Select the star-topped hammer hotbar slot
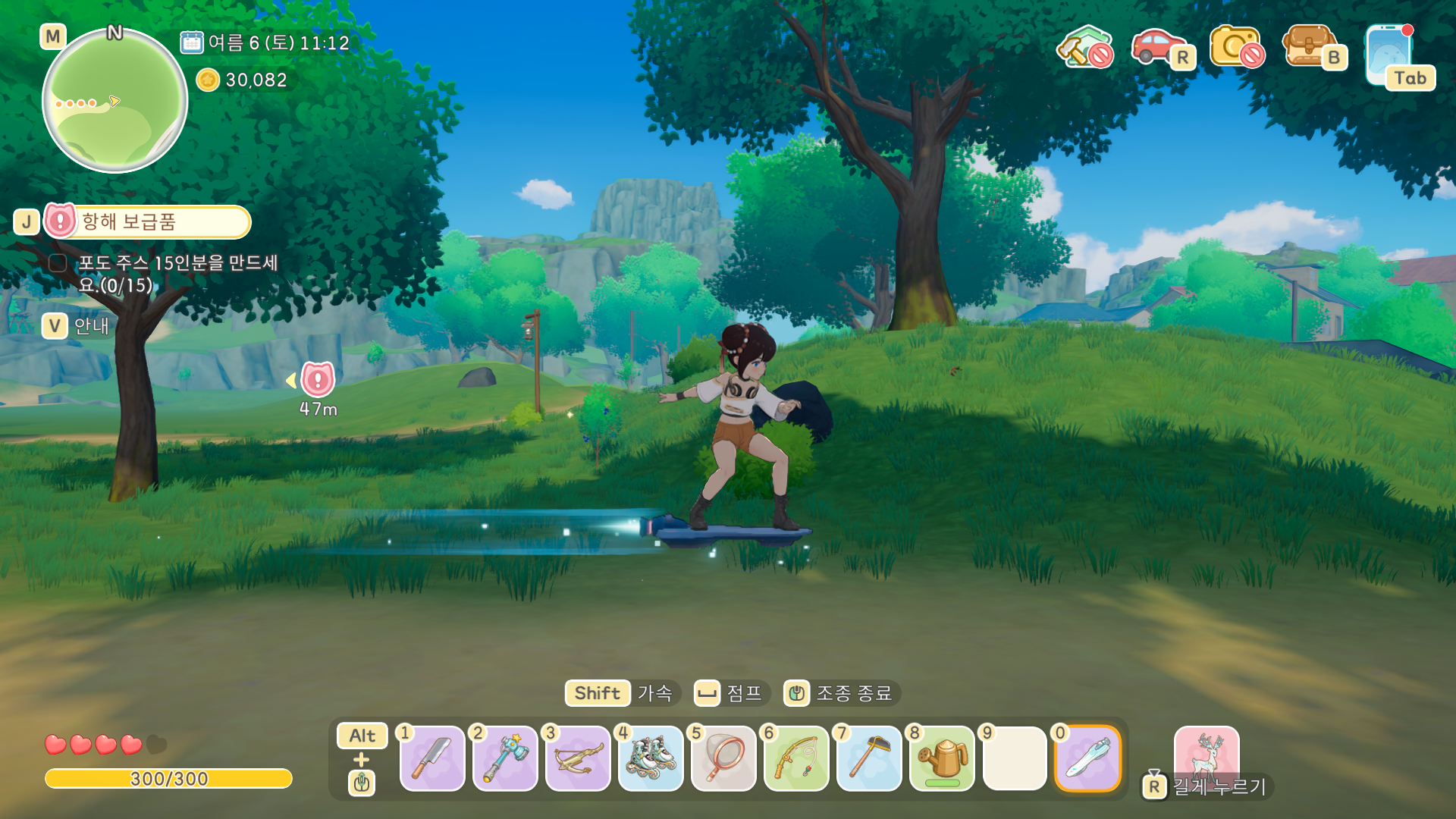 [x=505, y=758]
